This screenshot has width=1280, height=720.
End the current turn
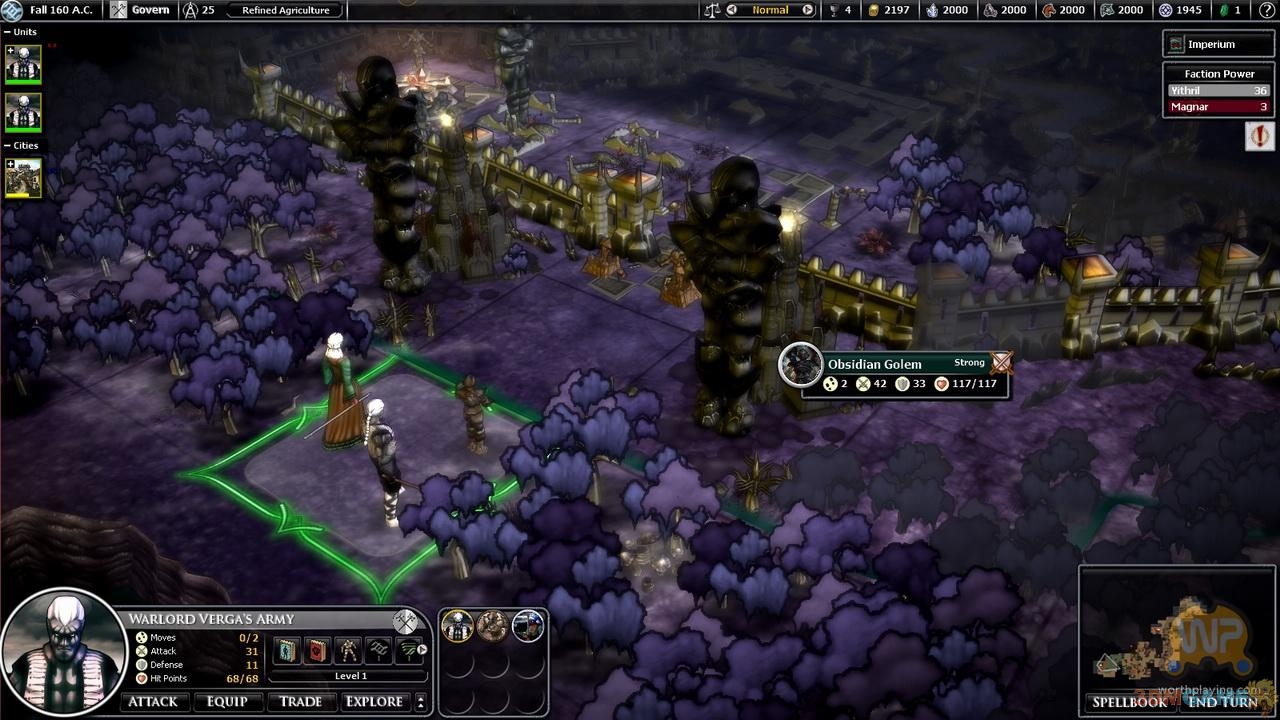click(x=1222, y=702)
